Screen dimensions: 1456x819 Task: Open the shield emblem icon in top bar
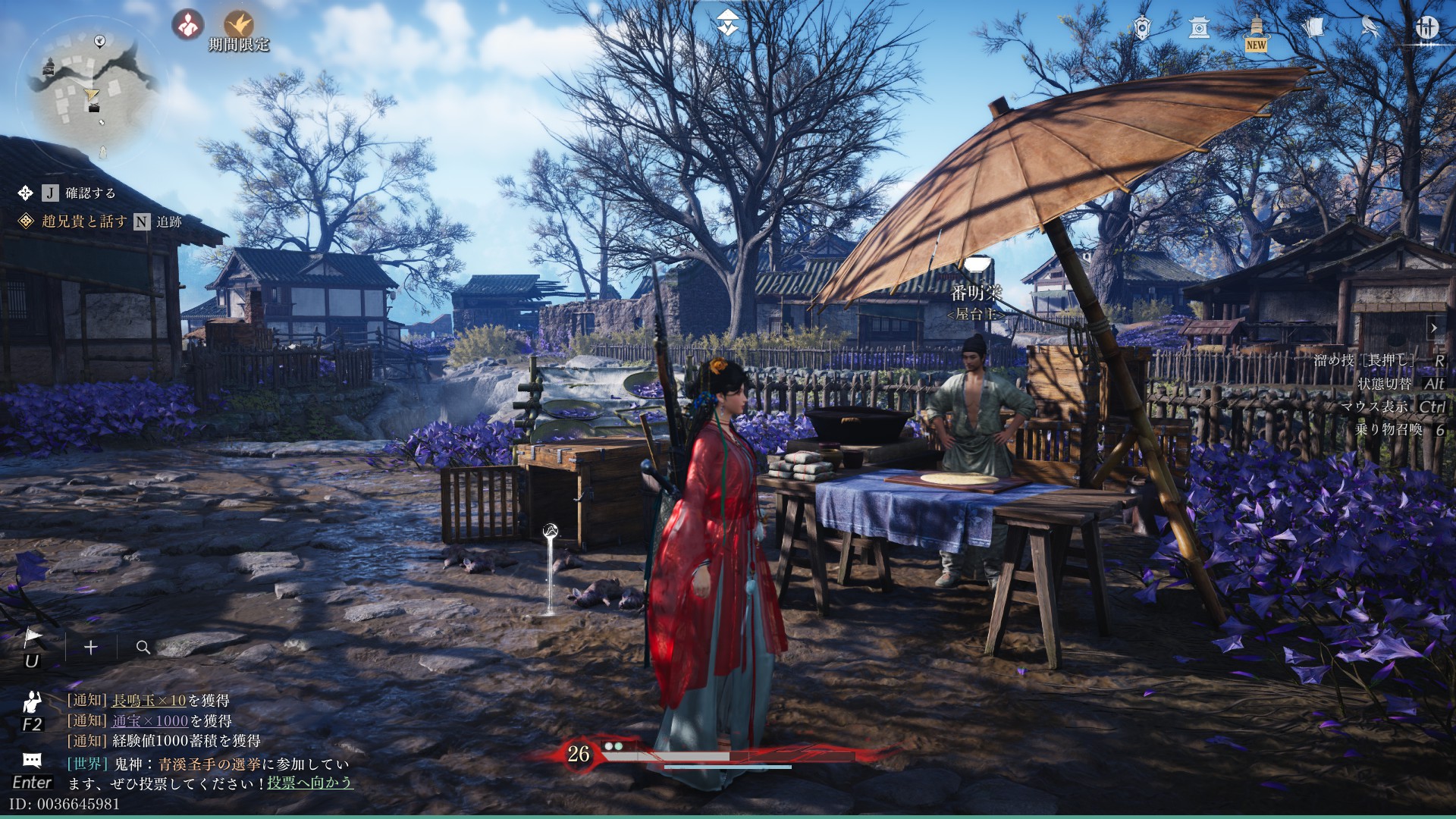pos(1142,27)
